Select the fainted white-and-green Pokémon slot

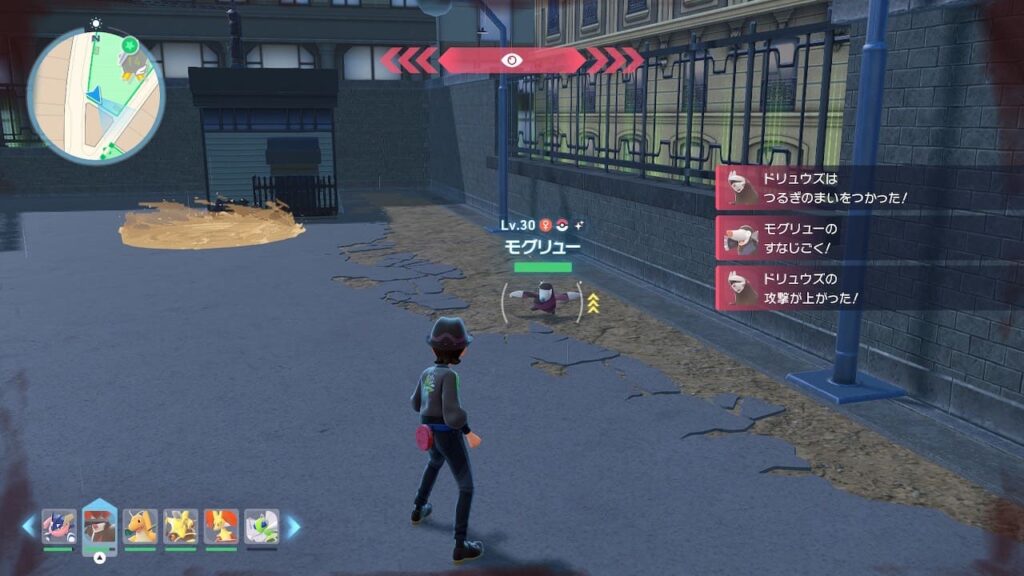coord(261,526)
